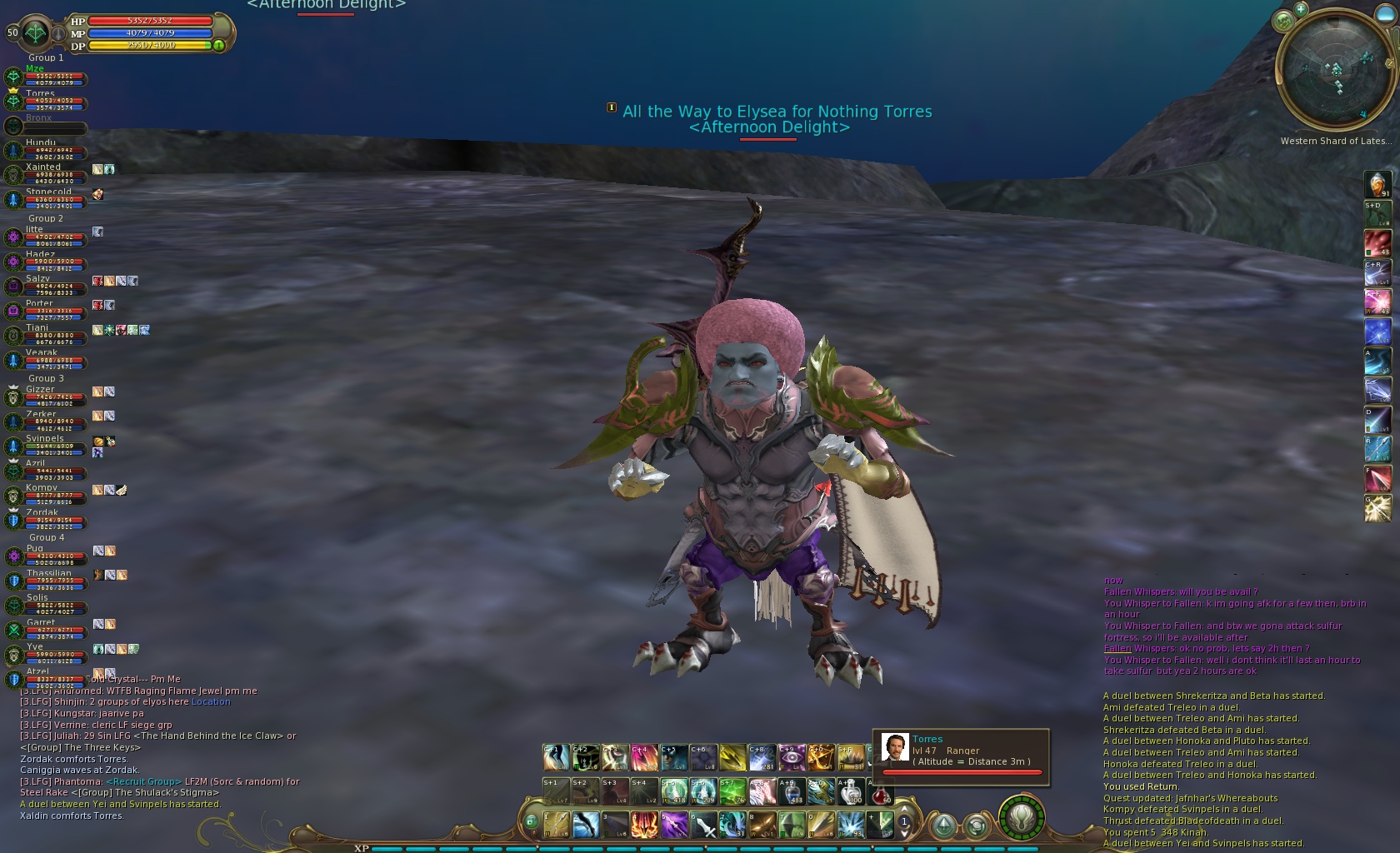1400x853 pixels.
Task: Click the minimap's green plus button
Action: coord(1300,9)
